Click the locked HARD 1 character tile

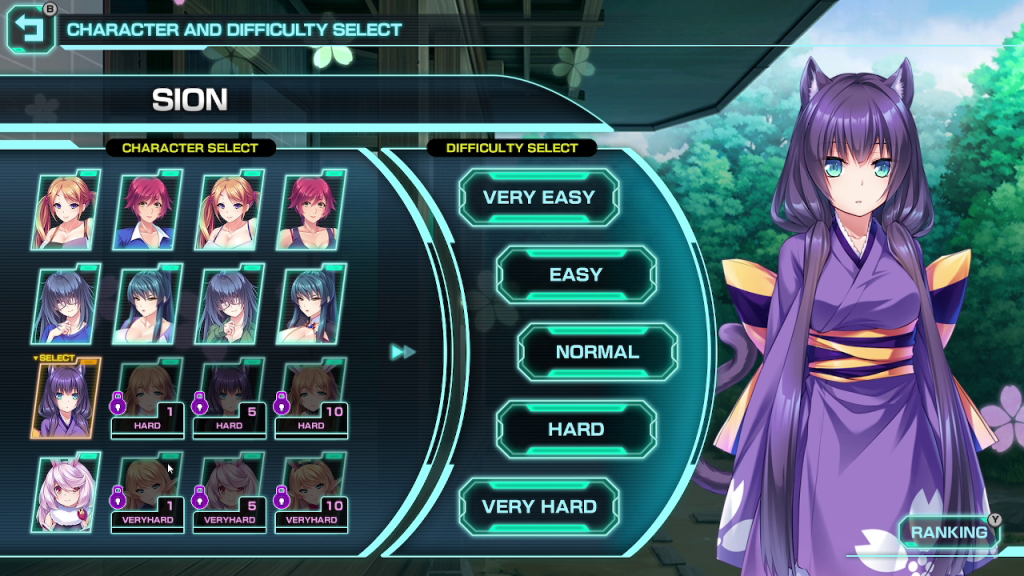pos(150,399)
